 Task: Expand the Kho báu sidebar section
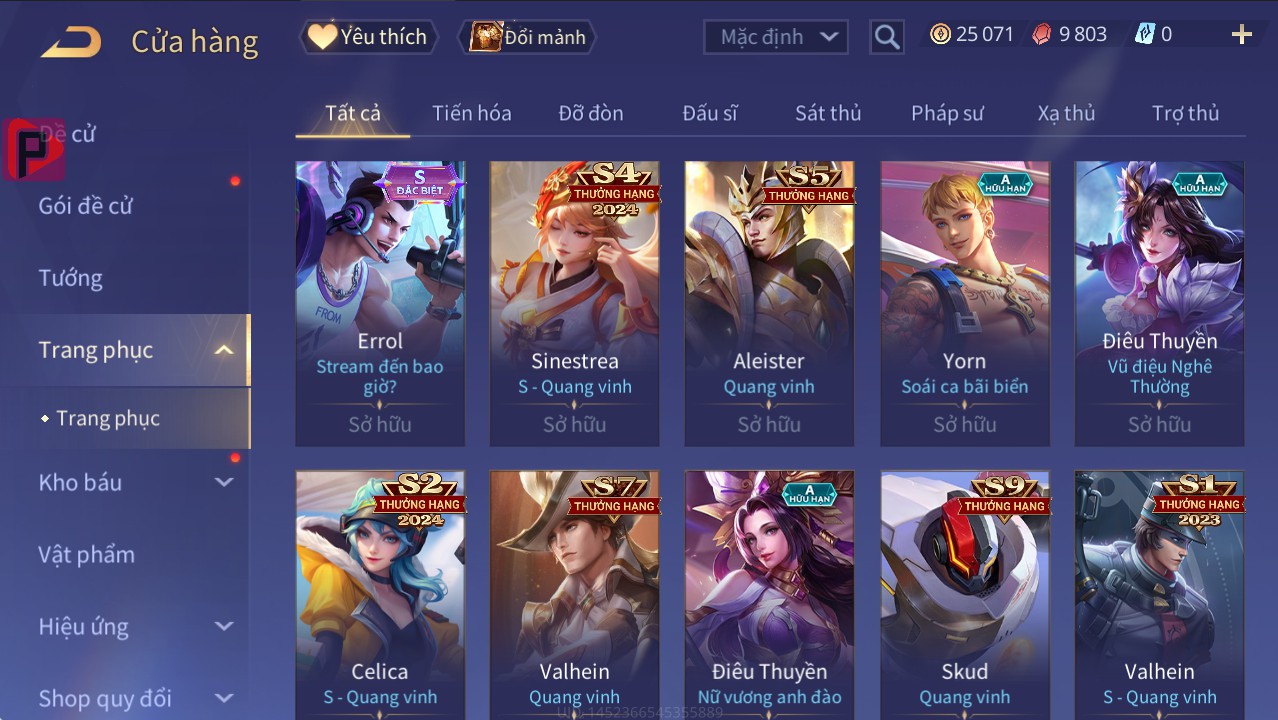coord(135,482)
